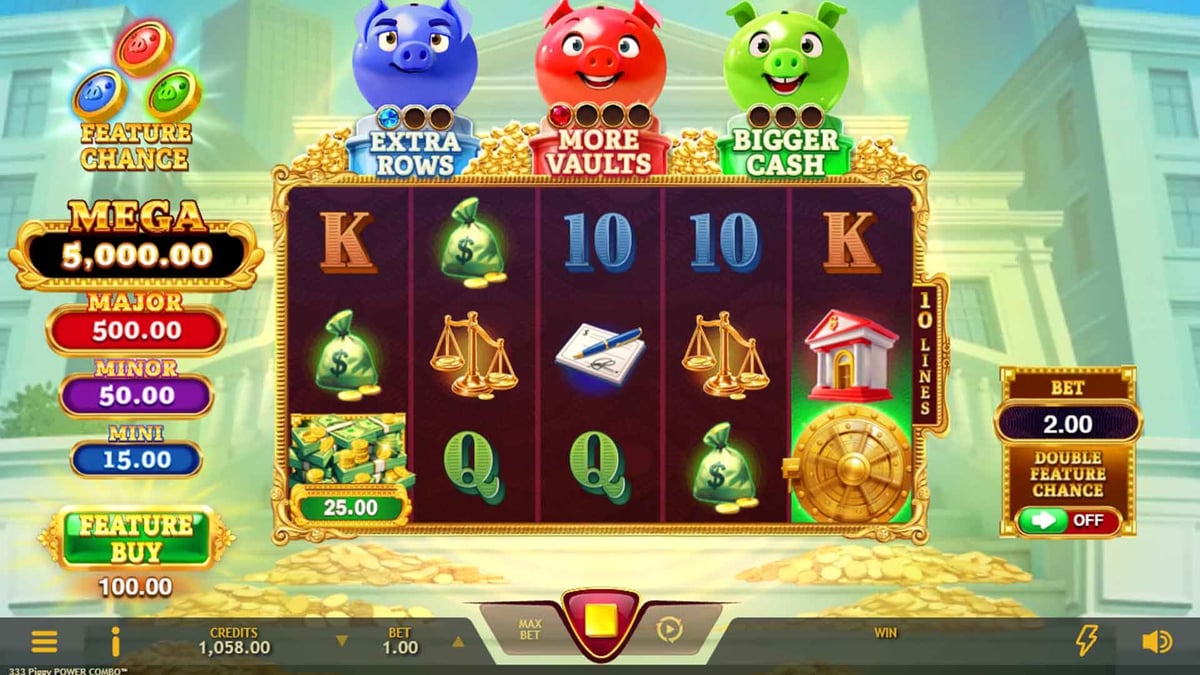This screenshot has height=675, width=1200.
Task: Open the hamburger menu
Action: point(45,641)
